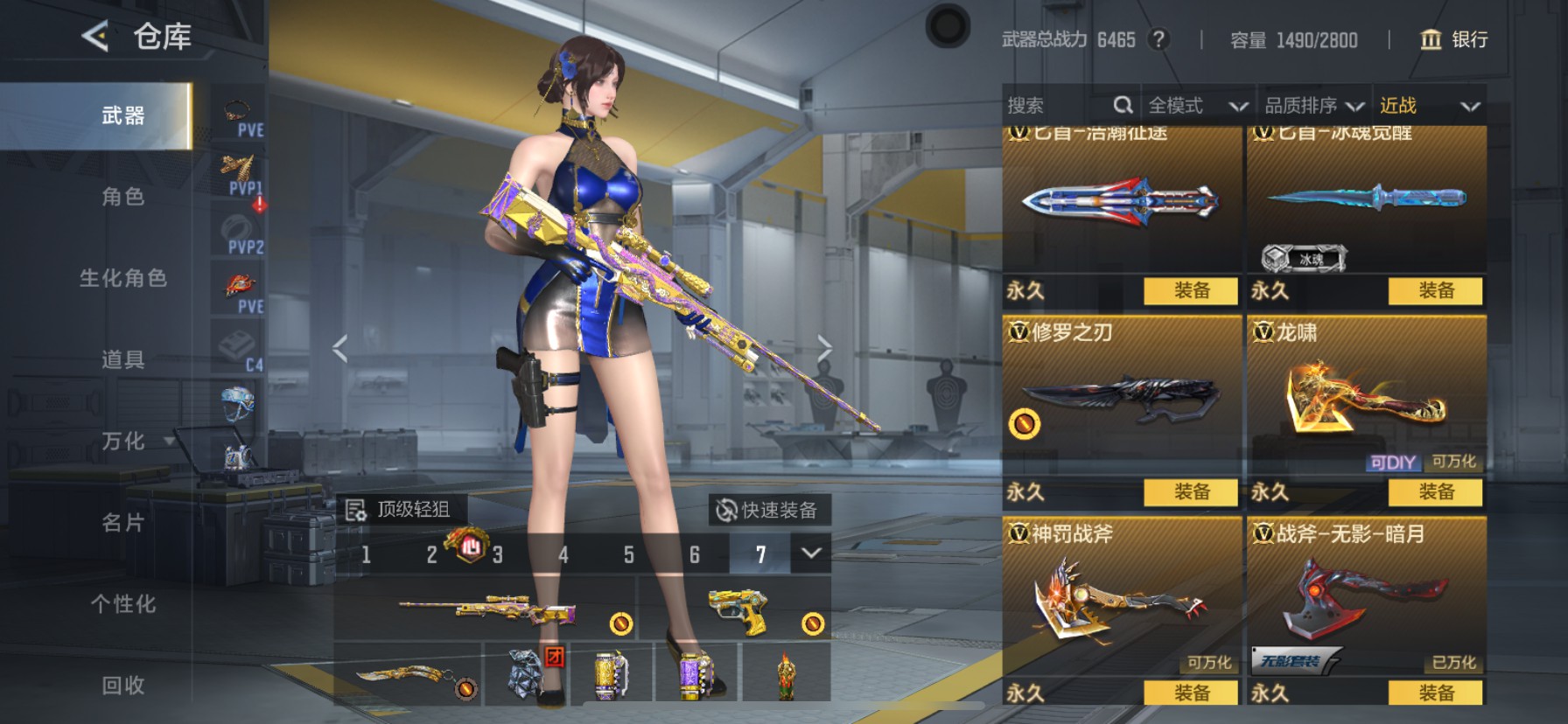
Task: Open the 全模式 mode dropdown
Action: [x=1197, y=106]
